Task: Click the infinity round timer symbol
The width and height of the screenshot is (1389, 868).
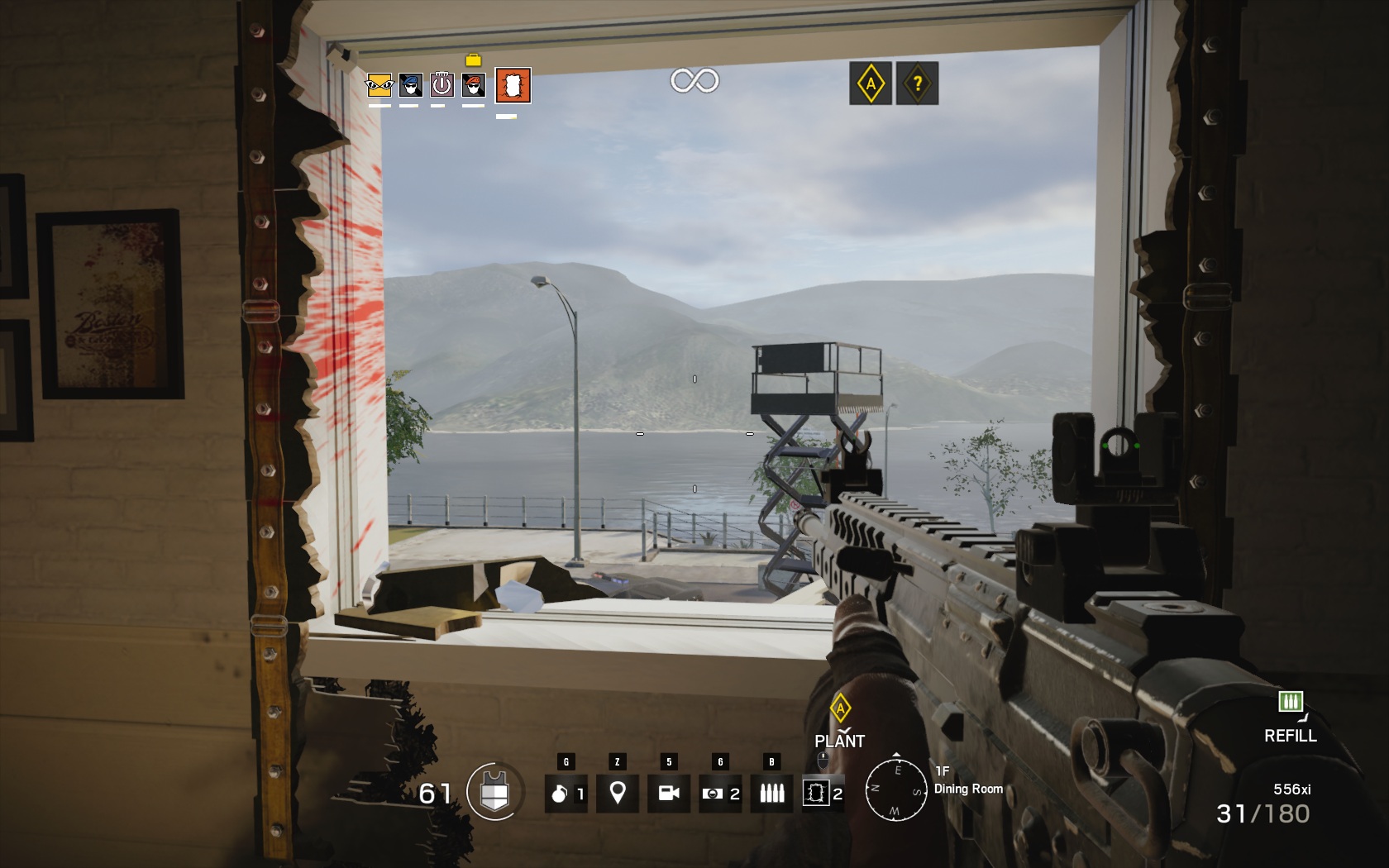Action: point(694,80)
